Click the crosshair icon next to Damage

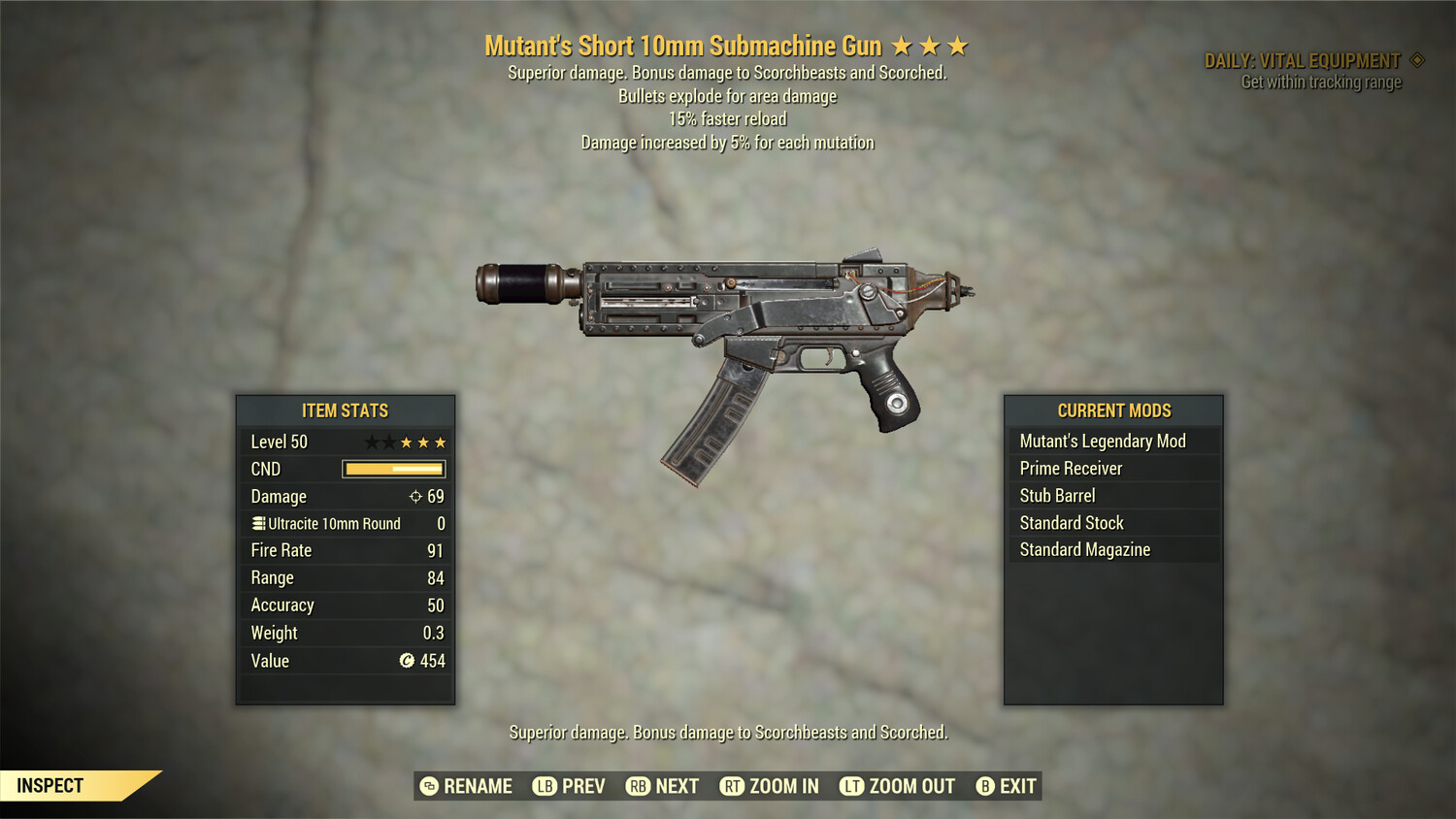click(416, 496)
